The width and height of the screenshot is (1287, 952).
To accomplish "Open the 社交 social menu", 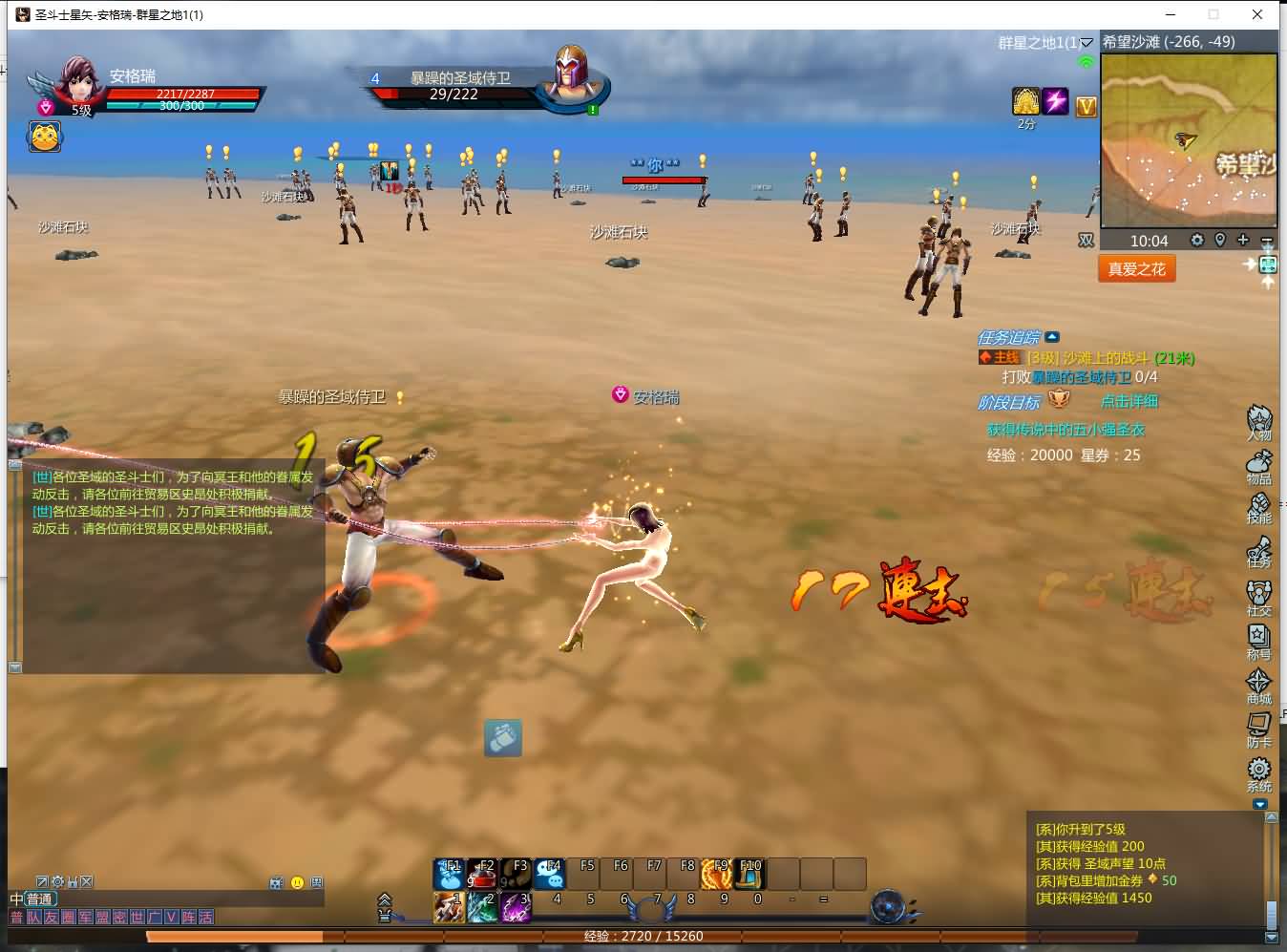I will point(1258,596).
